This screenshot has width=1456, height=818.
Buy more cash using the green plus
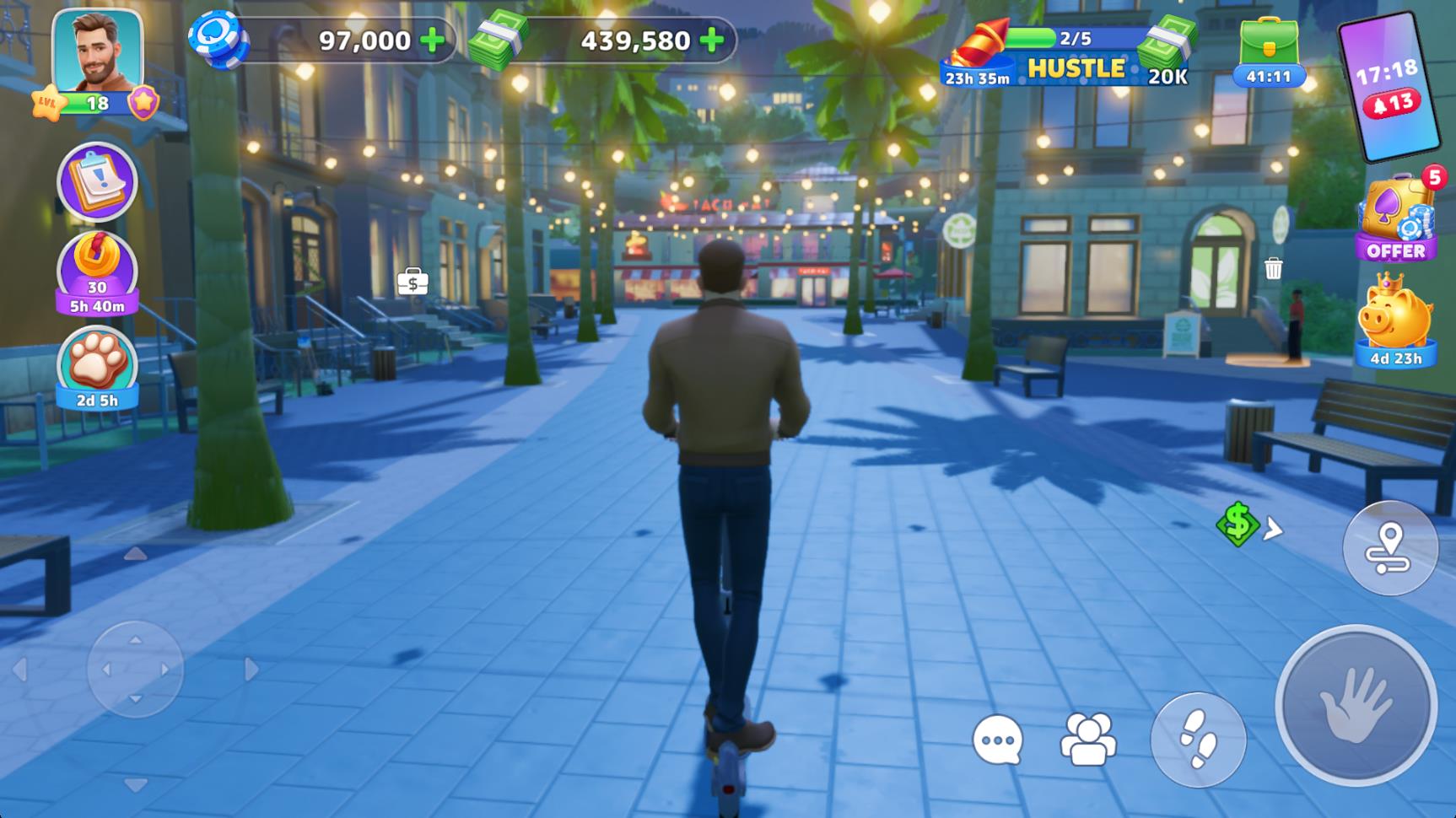pos(712,40)
